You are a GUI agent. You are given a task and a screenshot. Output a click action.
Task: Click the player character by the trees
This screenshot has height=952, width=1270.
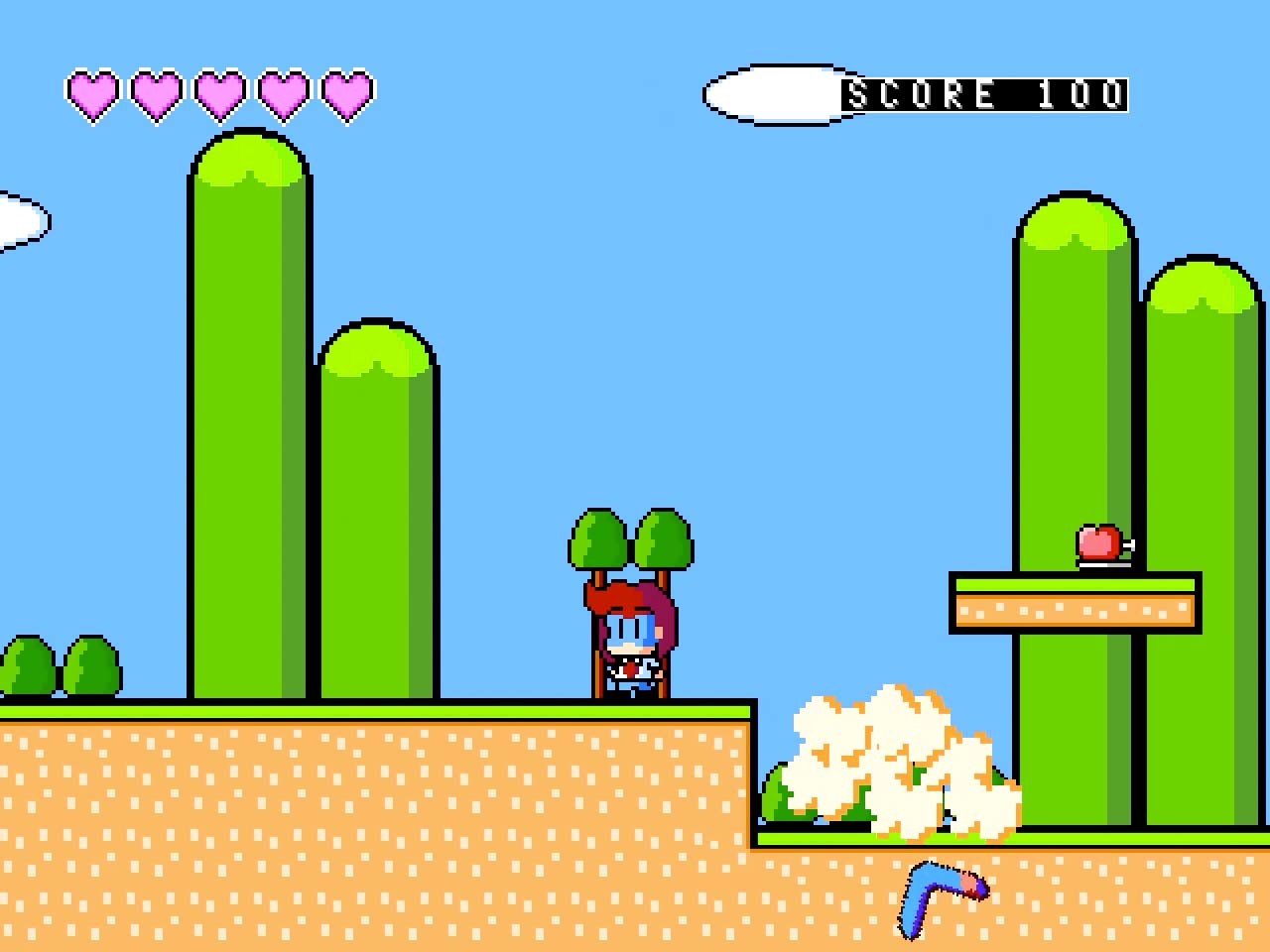click(630, 645)
